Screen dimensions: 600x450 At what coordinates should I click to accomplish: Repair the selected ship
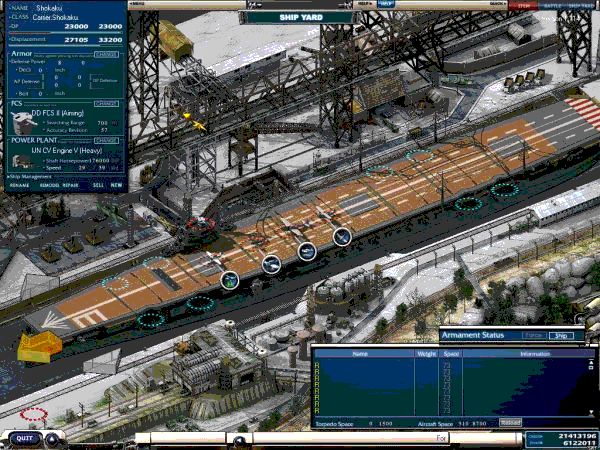click(70, 185)
